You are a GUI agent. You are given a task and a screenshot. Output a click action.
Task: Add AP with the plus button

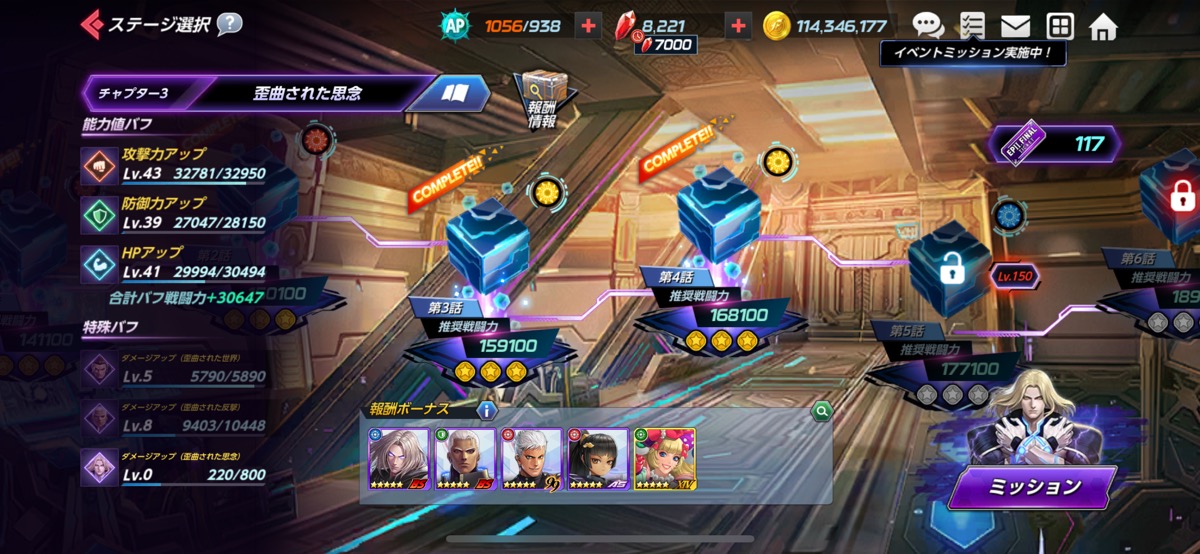point(588,25)
